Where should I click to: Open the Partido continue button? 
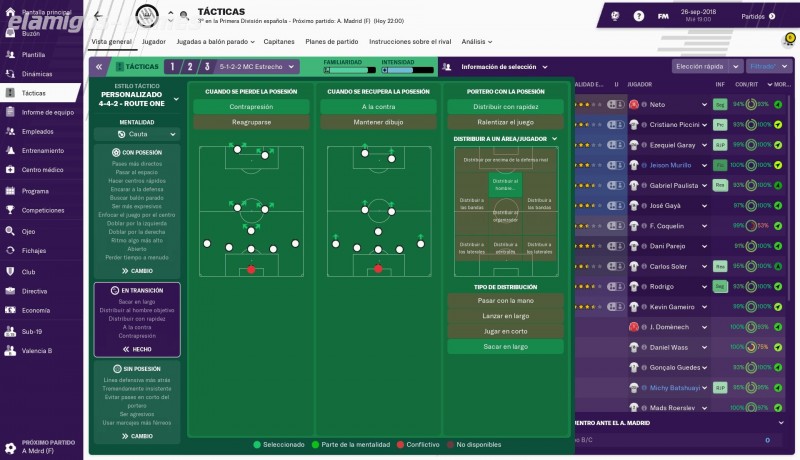pyautogui.click(x=757, y=16)
